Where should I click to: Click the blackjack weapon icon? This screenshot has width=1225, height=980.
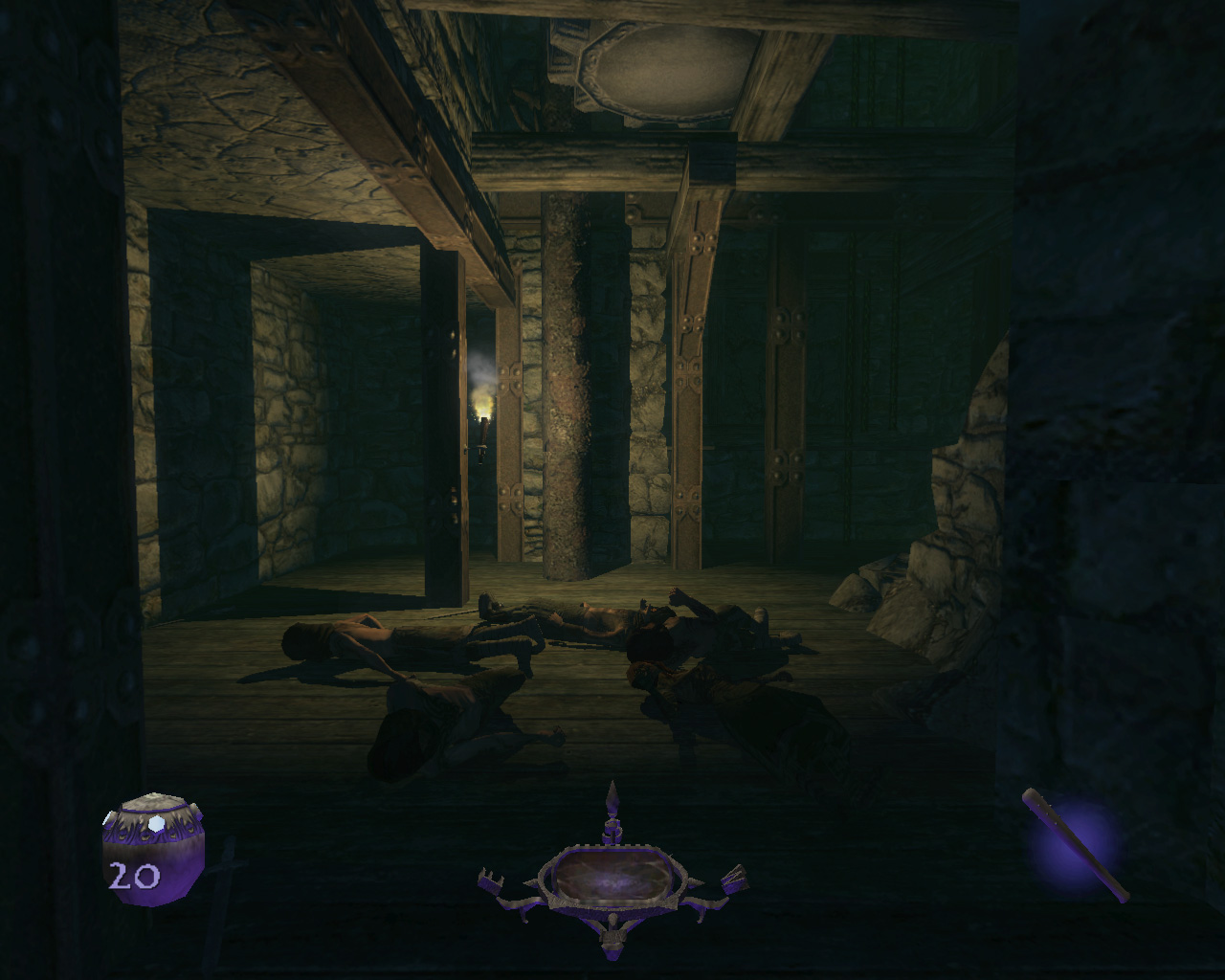point(1077,845)
